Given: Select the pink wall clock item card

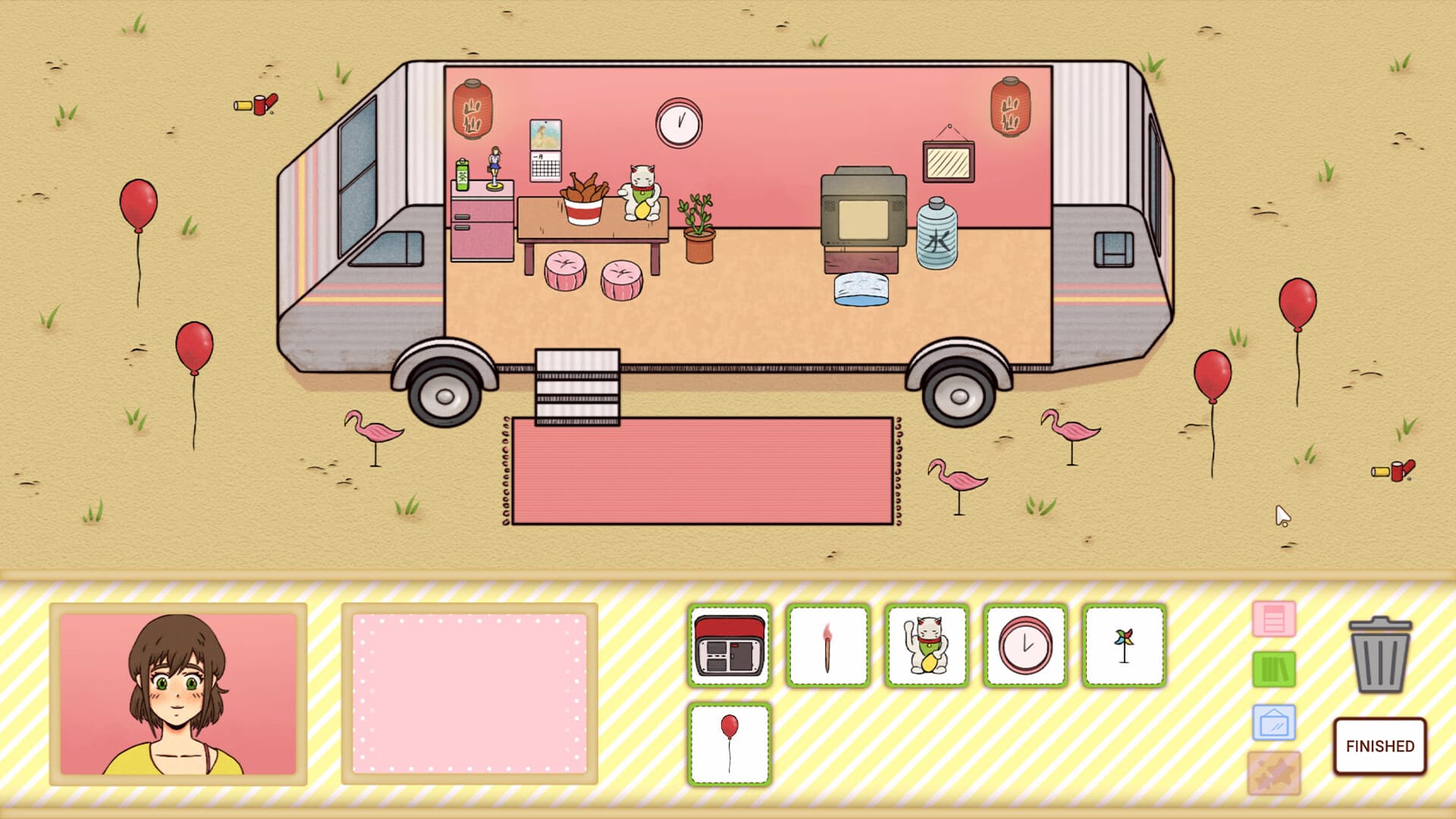Looking at the screenshot, I should pyautogui.click(x=1025, y=645).
